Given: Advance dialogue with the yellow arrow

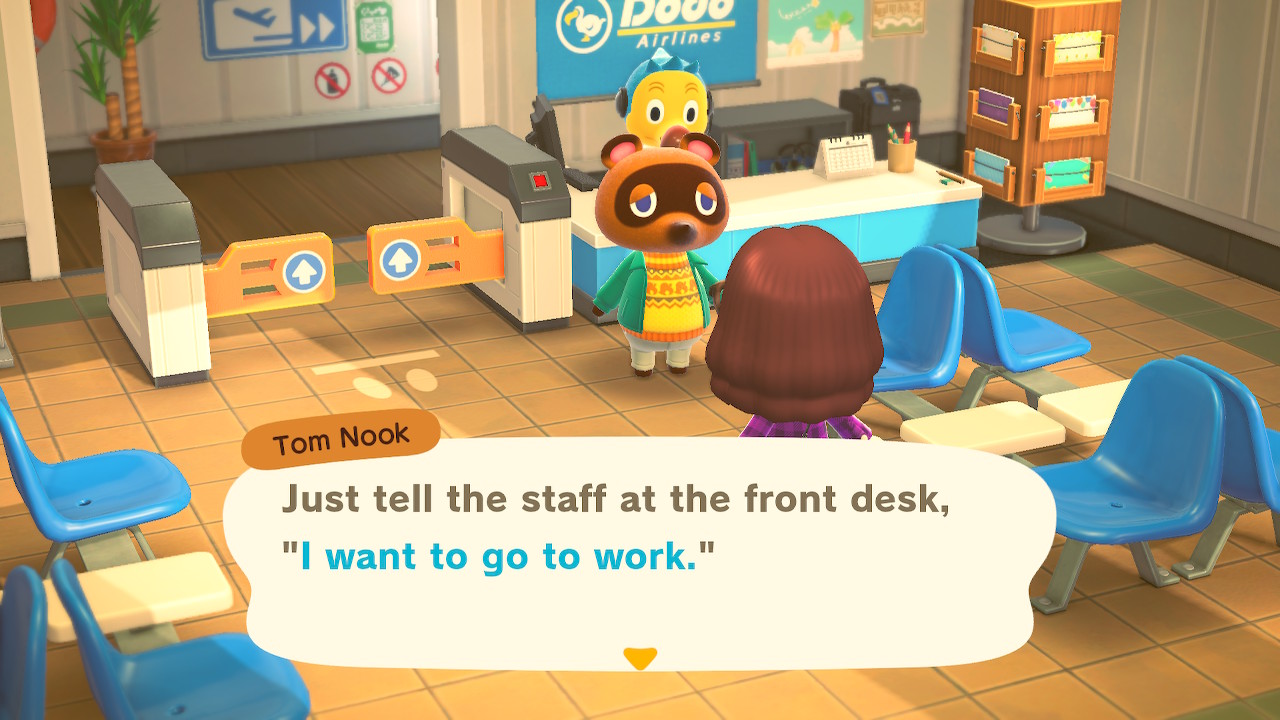Looking at the screenshot, I should coord(639,658).
